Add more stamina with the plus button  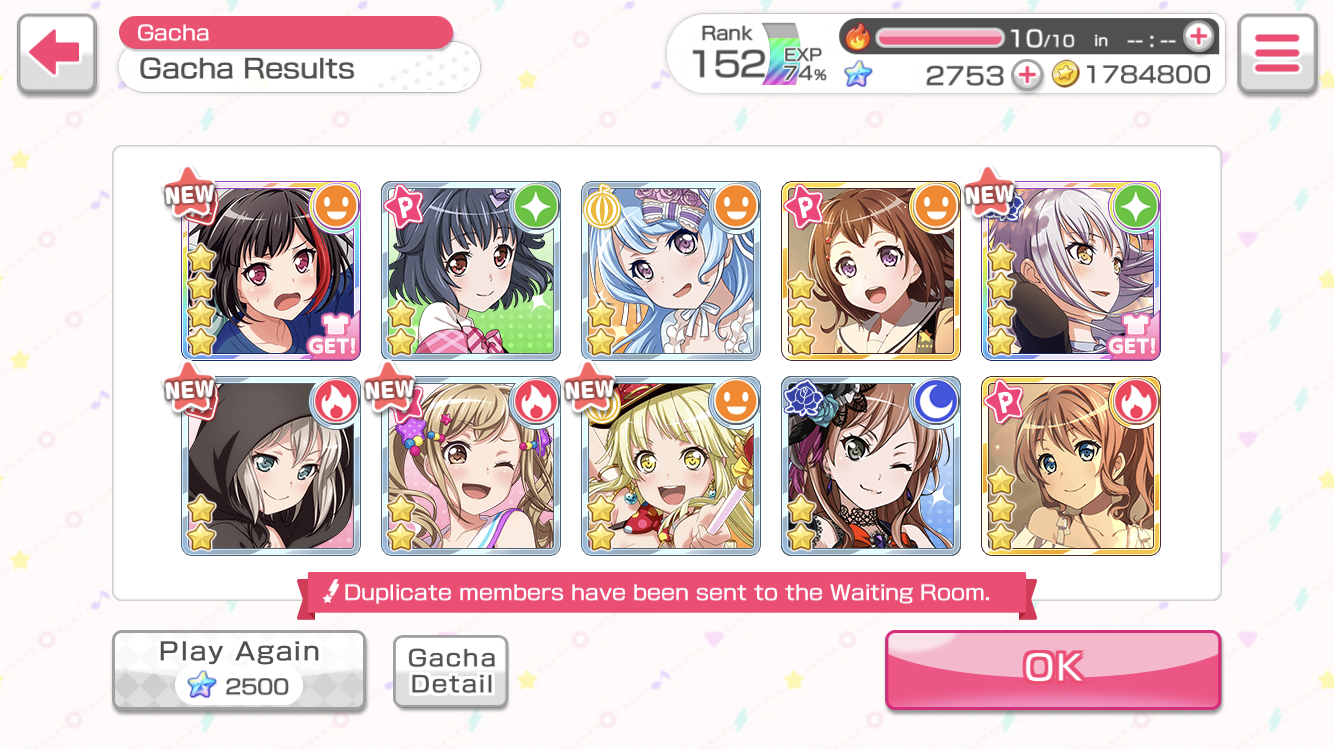[x=1197, y=38]
